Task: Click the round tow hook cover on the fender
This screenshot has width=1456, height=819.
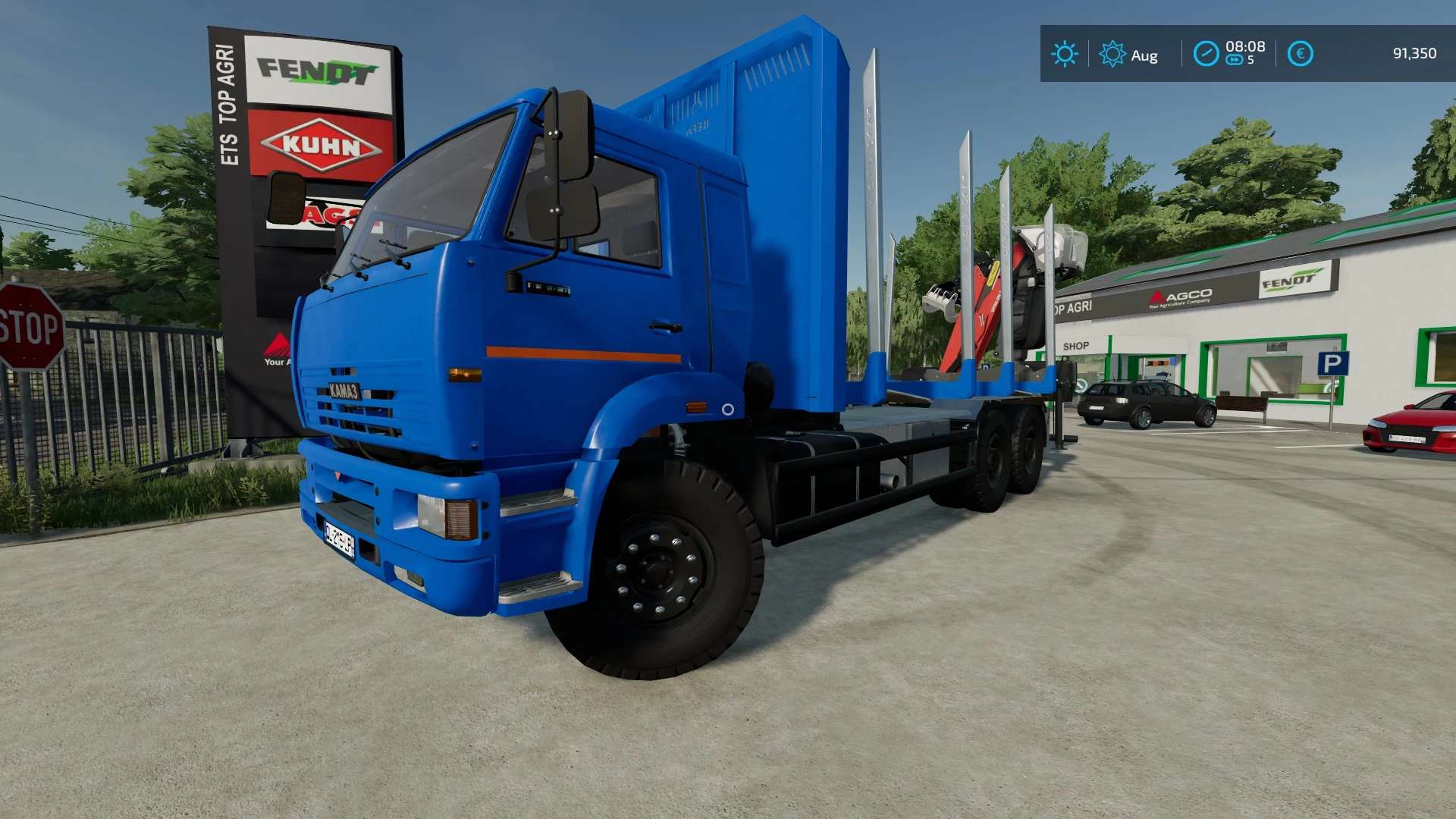Action: 728,409
